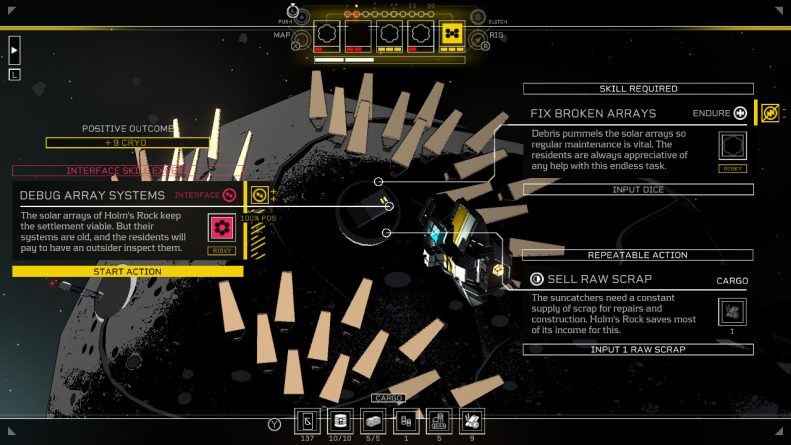Select the pink dice slot in Debug Array Systems
This screenshot has height=445, width=791.
(x=222, y=229)
